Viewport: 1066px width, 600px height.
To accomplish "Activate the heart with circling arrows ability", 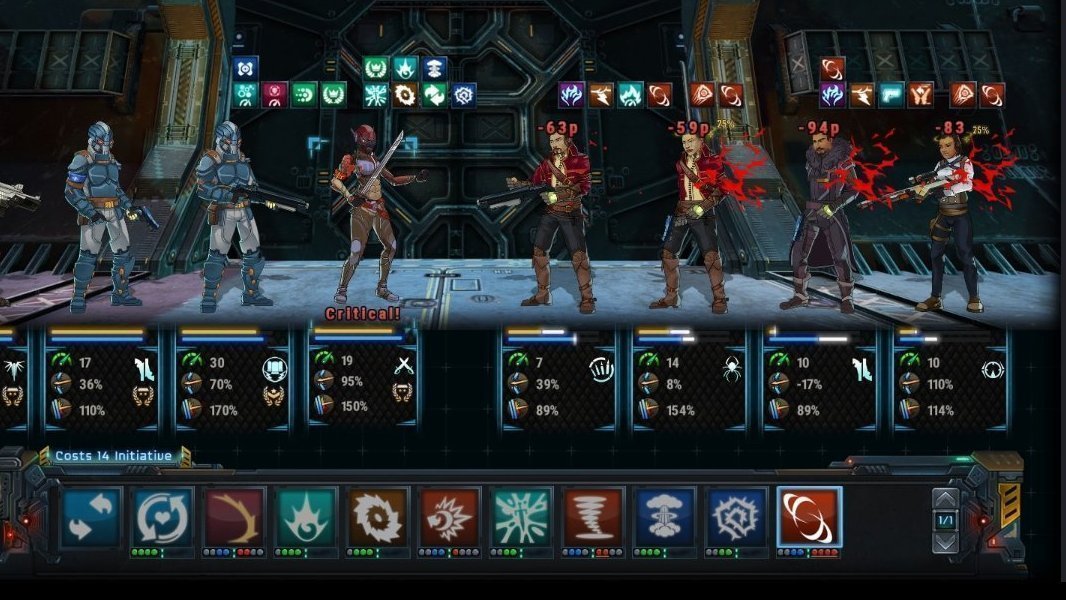I will [163, 516].
